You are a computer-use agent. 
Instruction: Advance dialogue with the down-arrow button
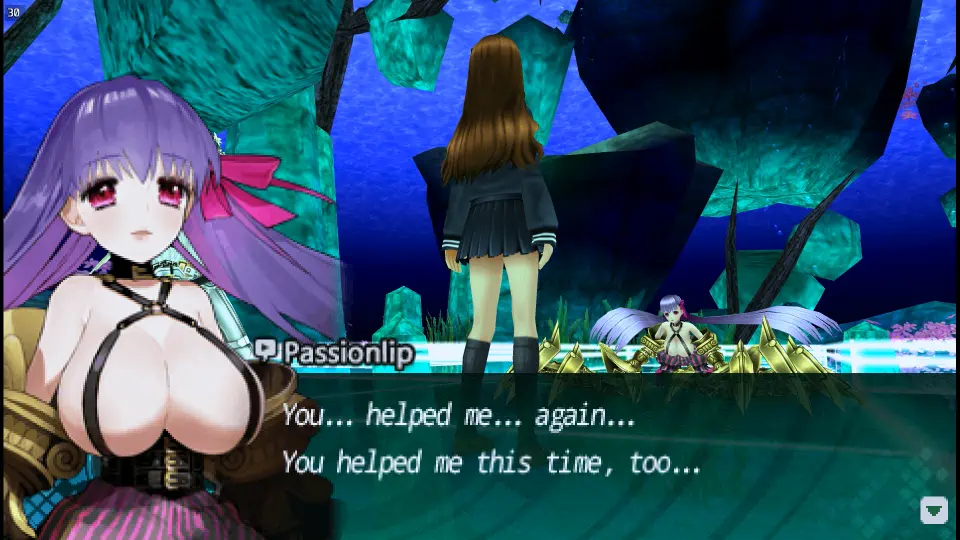click(x=933, y=510)
